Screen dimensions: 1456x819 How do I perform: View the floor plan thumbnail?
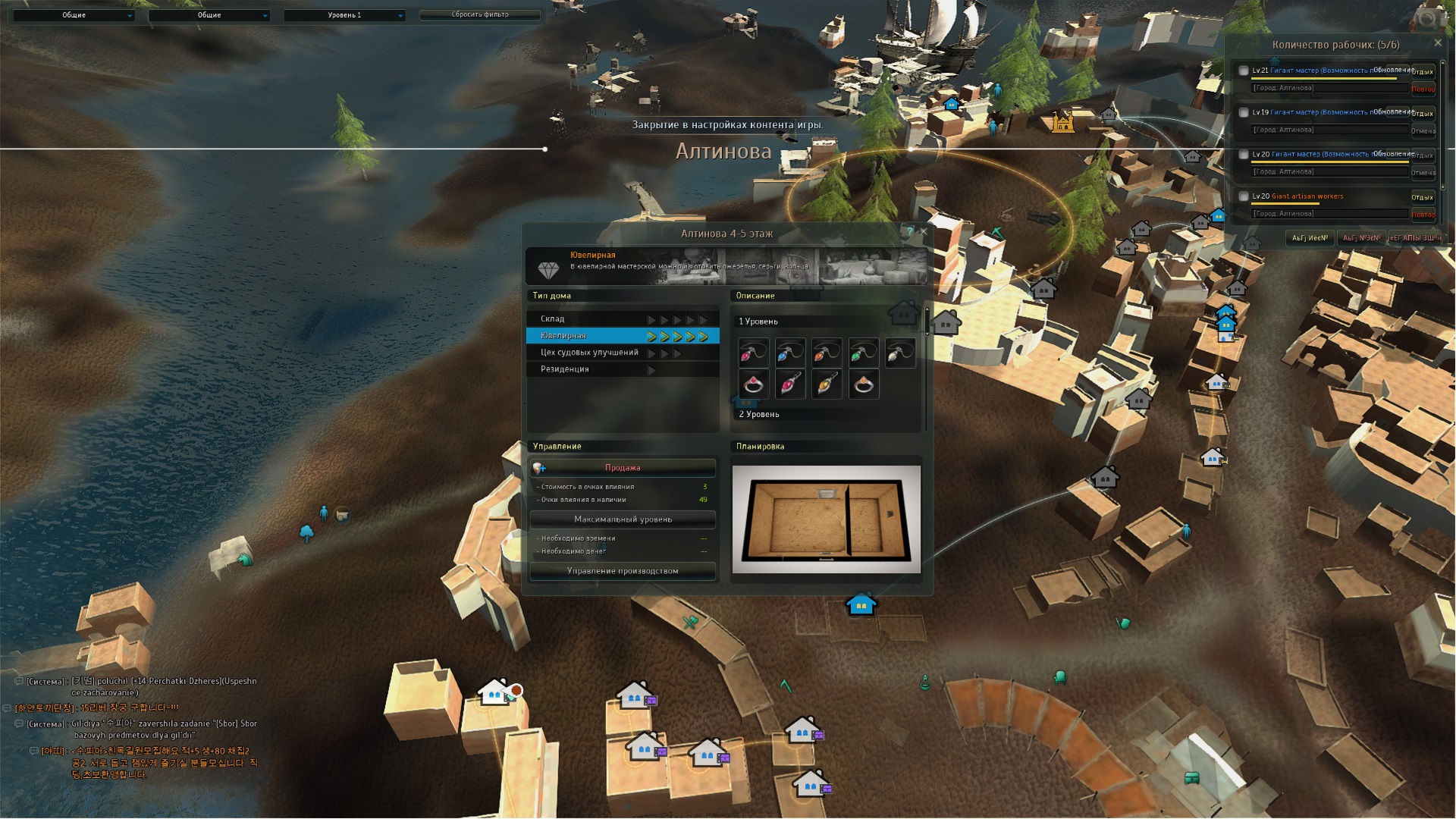point(826,519)
